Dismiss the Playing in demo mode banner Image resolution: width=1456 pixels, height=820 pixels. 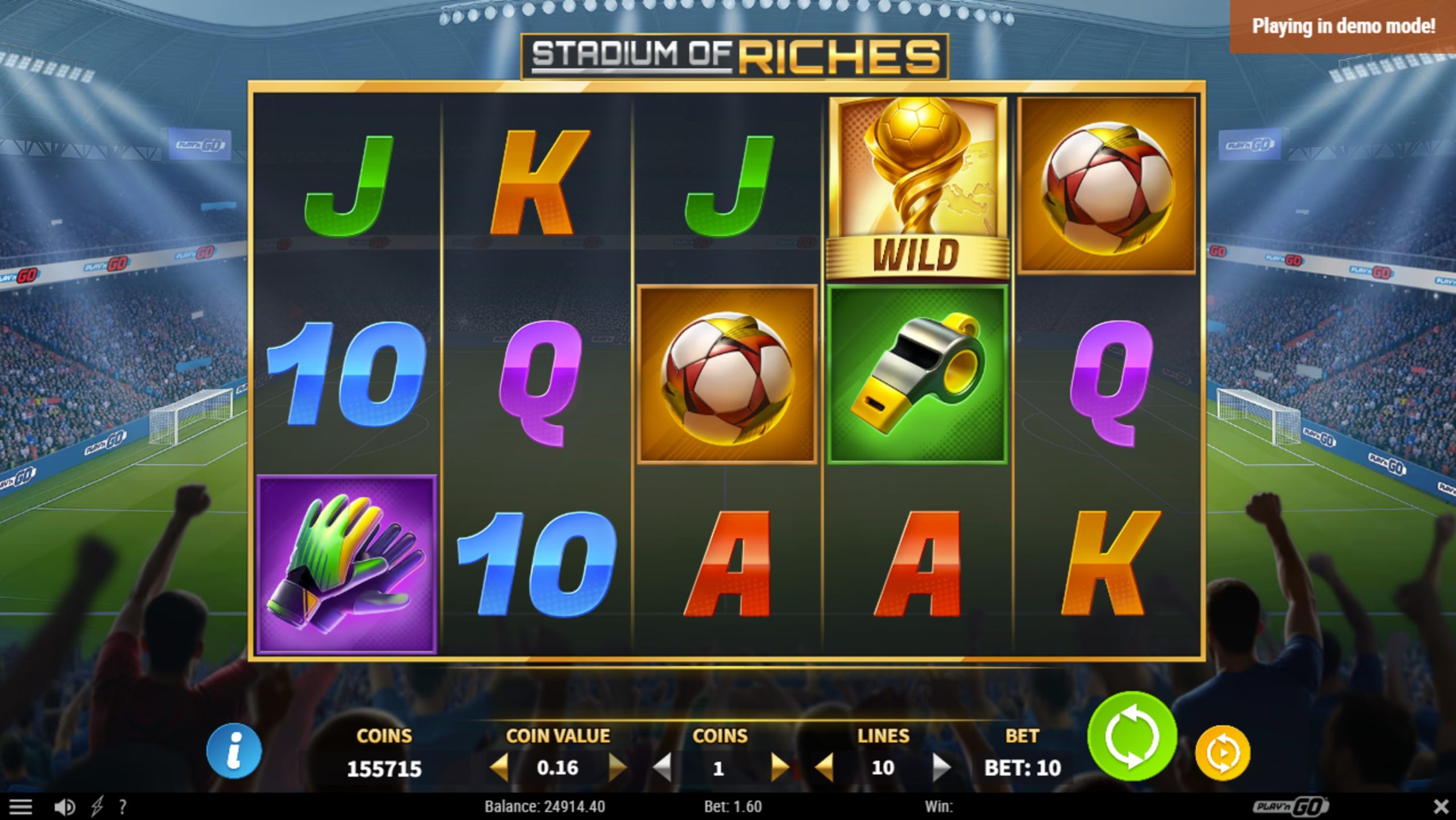(1341, 26)
